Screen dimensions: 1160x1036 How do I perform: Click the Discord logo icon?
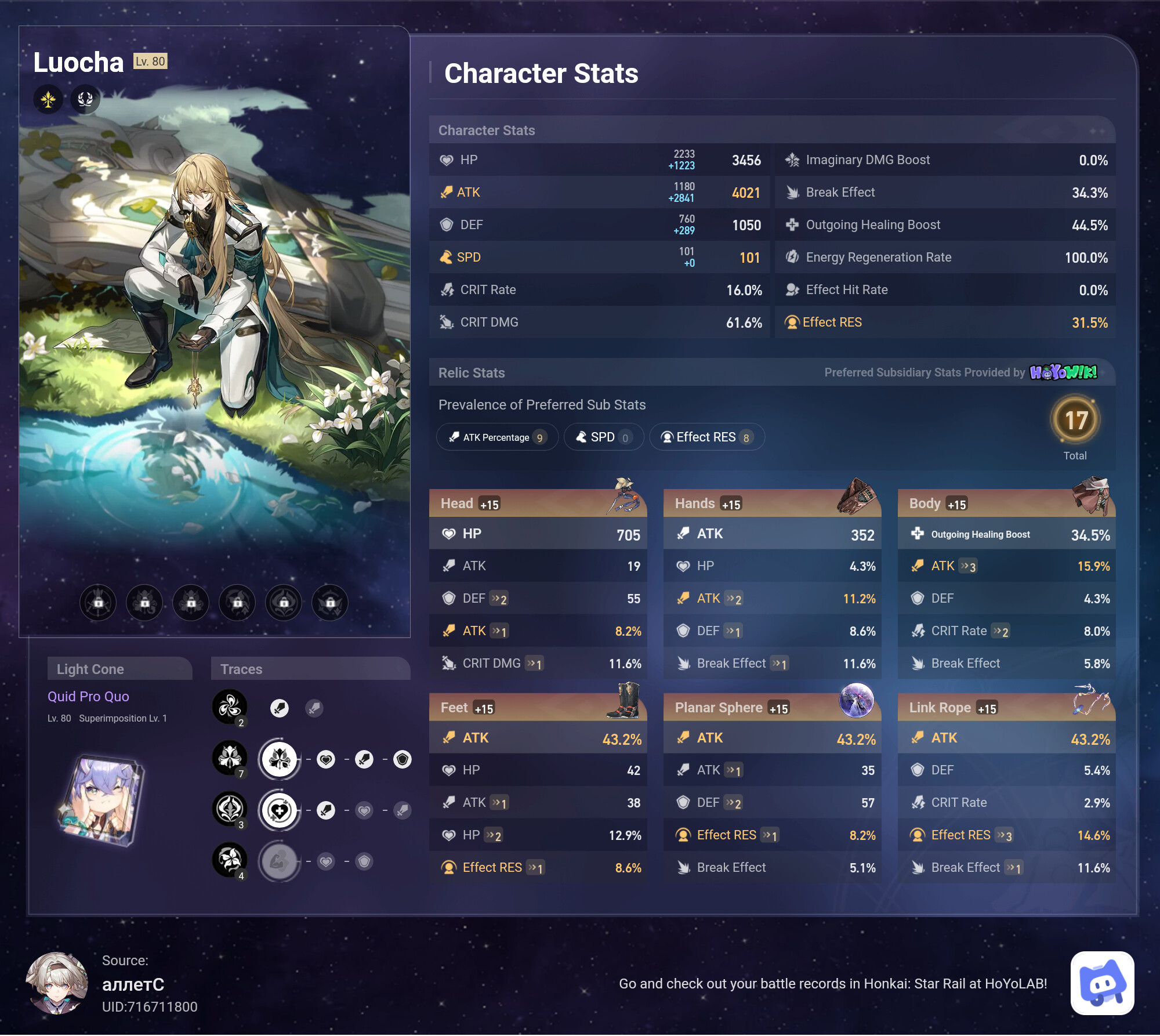1102,983
